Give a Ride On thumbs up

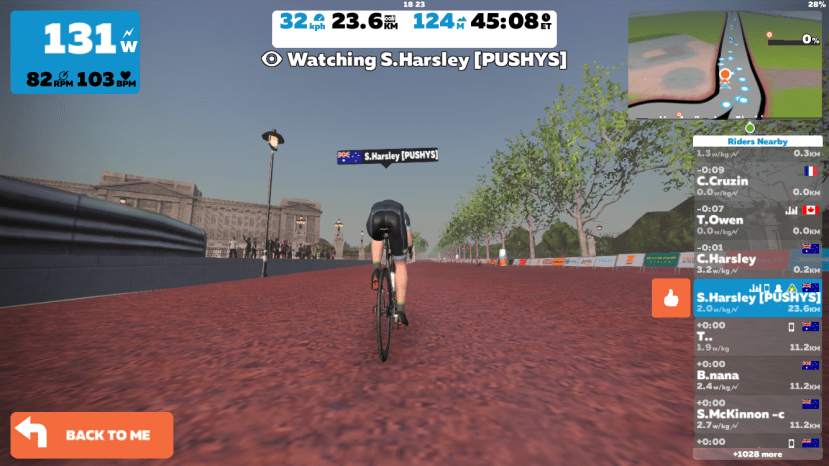coord(671,298)
